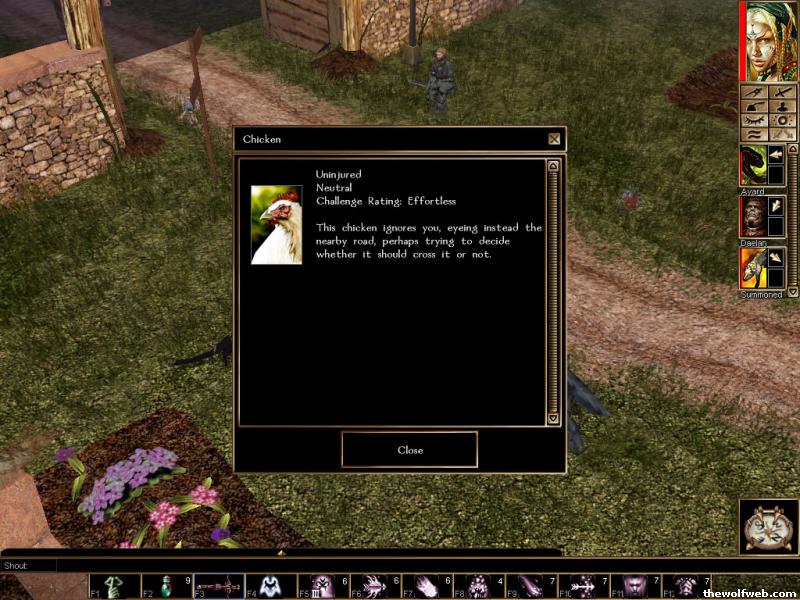Select Daelan's portrait in the party list
Viewport: 800px width, 600px height.
pyautogui.click(x=752, y=215)
